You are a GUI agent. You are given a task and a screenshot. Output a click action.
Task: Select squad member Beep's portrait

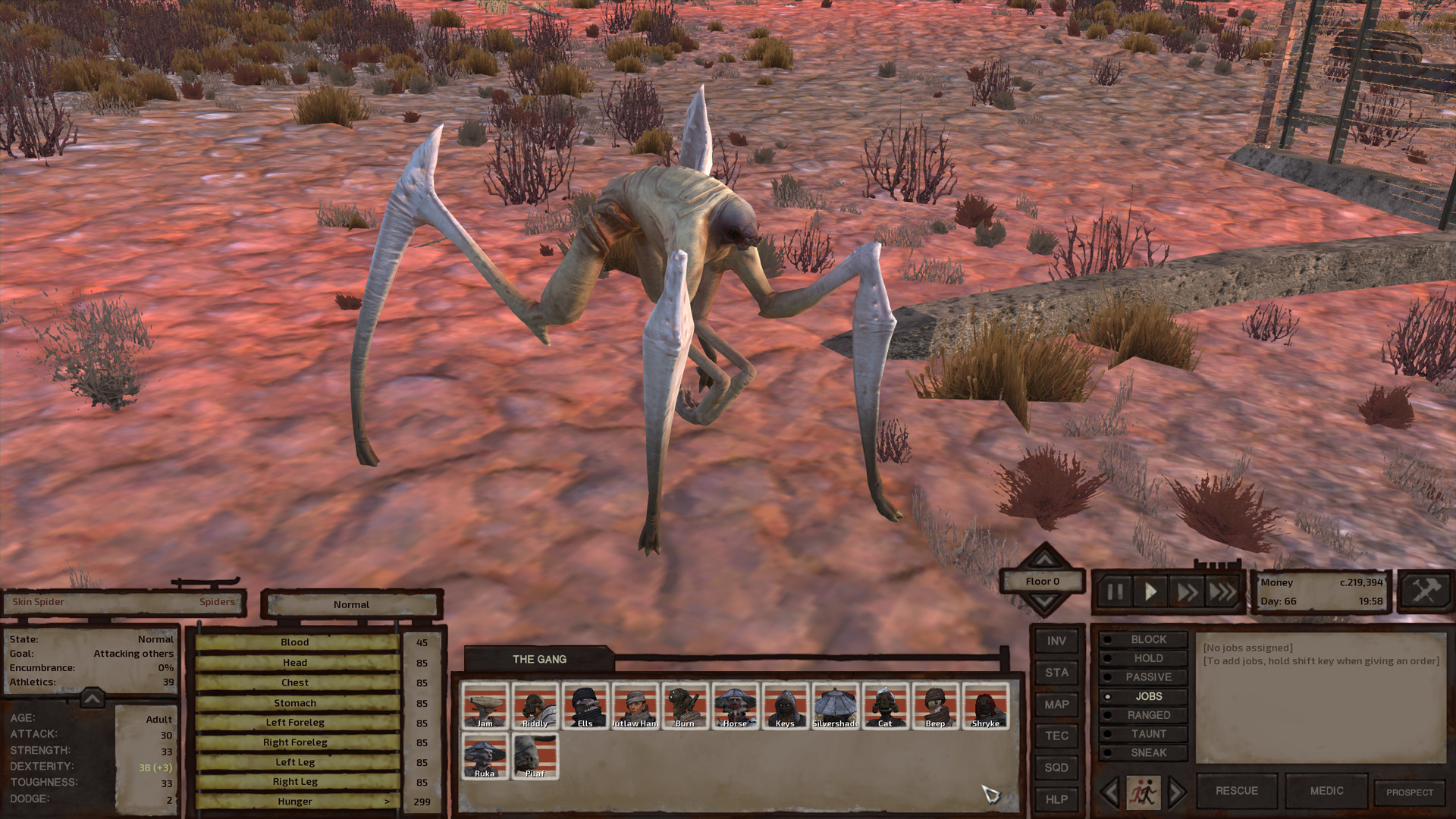click(935, 705)
